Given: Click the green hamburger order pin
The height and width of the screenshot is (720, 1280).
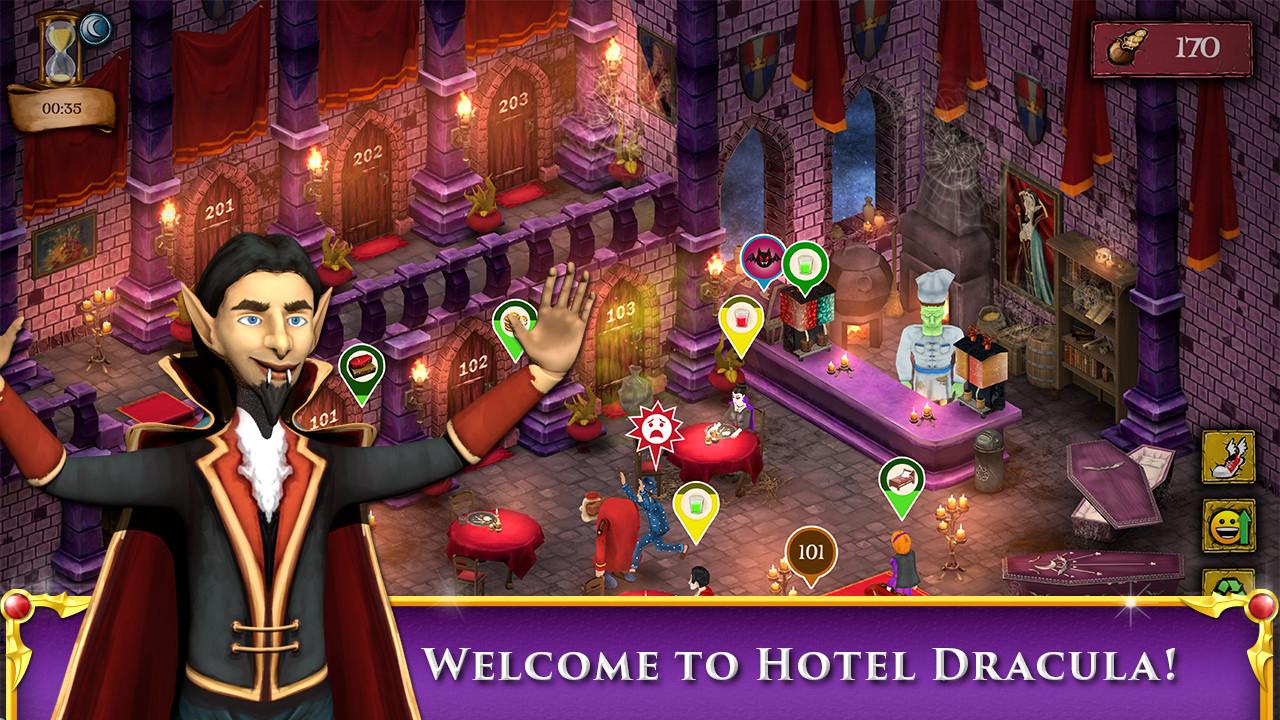Looking at the screenshot, I should [x=362, y=360].
